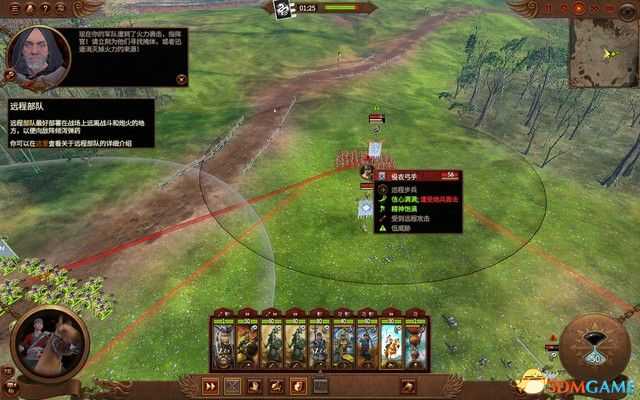The image size is (640, 400).
Task: Click the group formation button on command bar
Action: click(321, 386)
